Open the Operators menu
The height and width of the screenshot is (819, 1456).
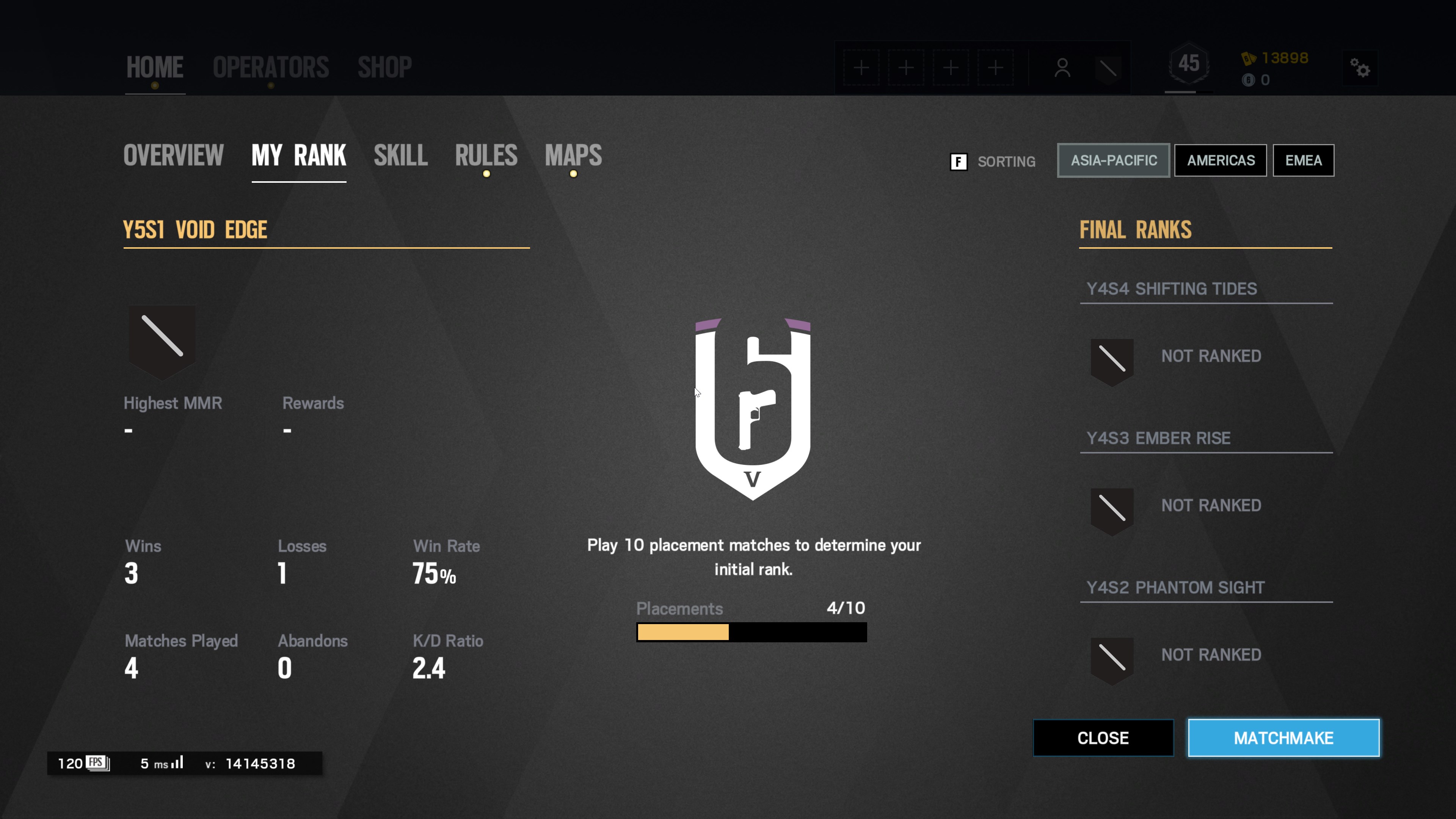(271, 67)
